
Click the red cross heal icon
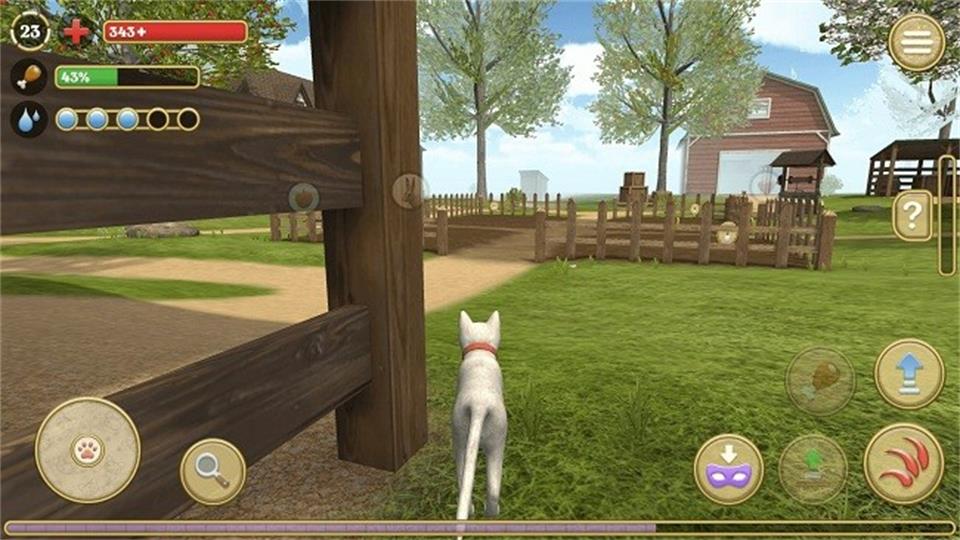coord(76,31)
